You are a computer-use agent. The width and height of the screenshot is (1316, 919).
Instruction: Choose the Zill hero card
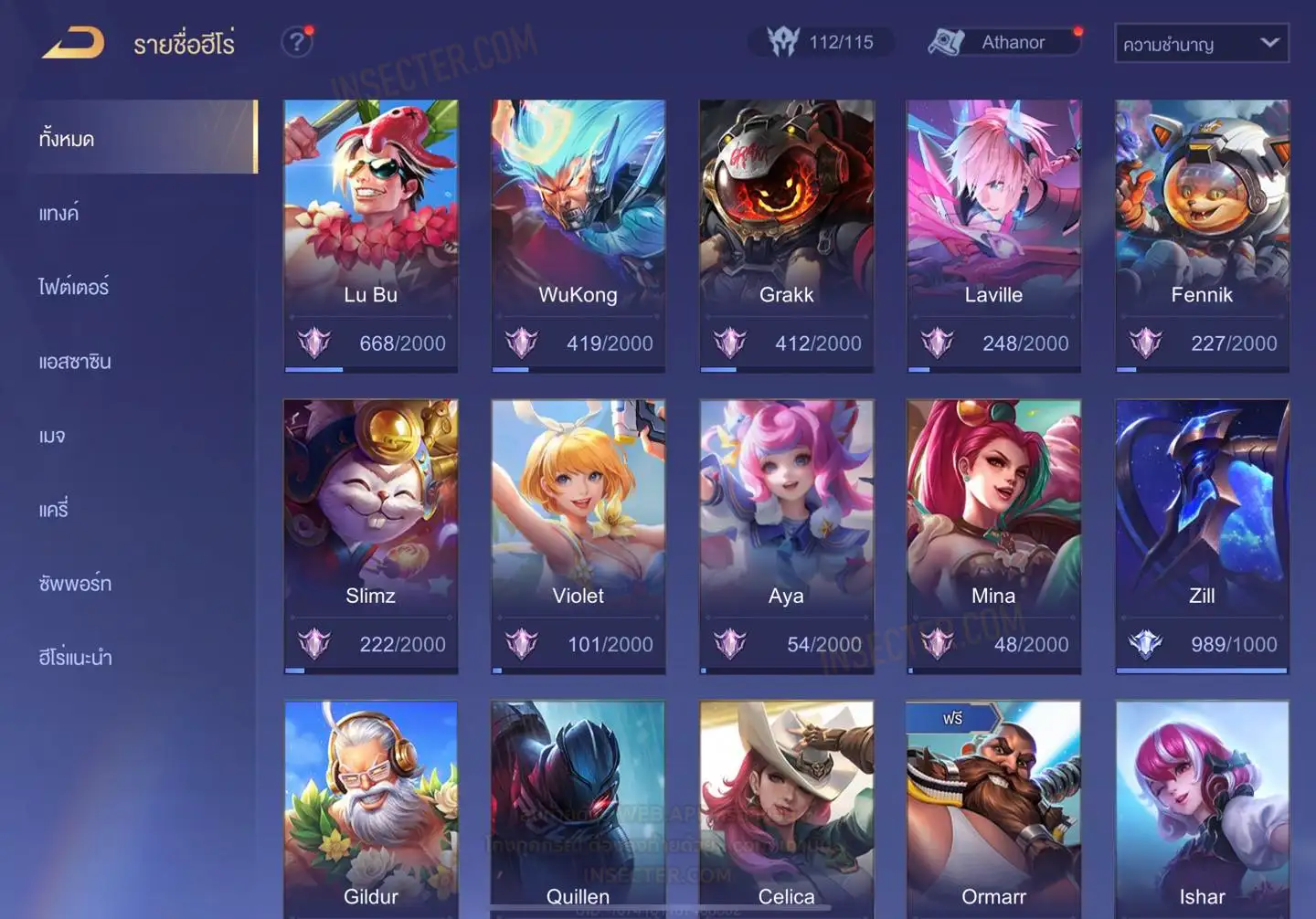click(1202, 535)
